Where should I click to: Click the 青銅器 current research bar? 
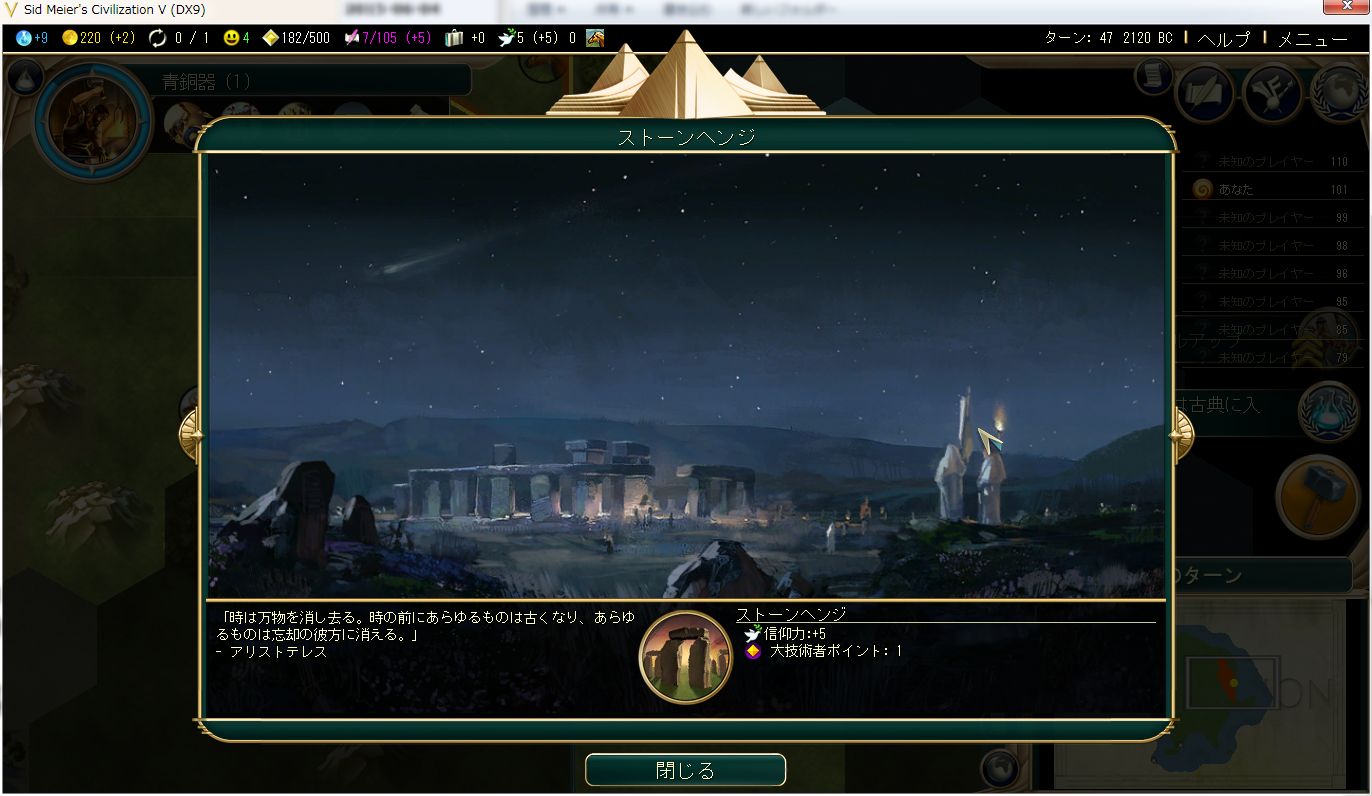[x=310, y=82]
